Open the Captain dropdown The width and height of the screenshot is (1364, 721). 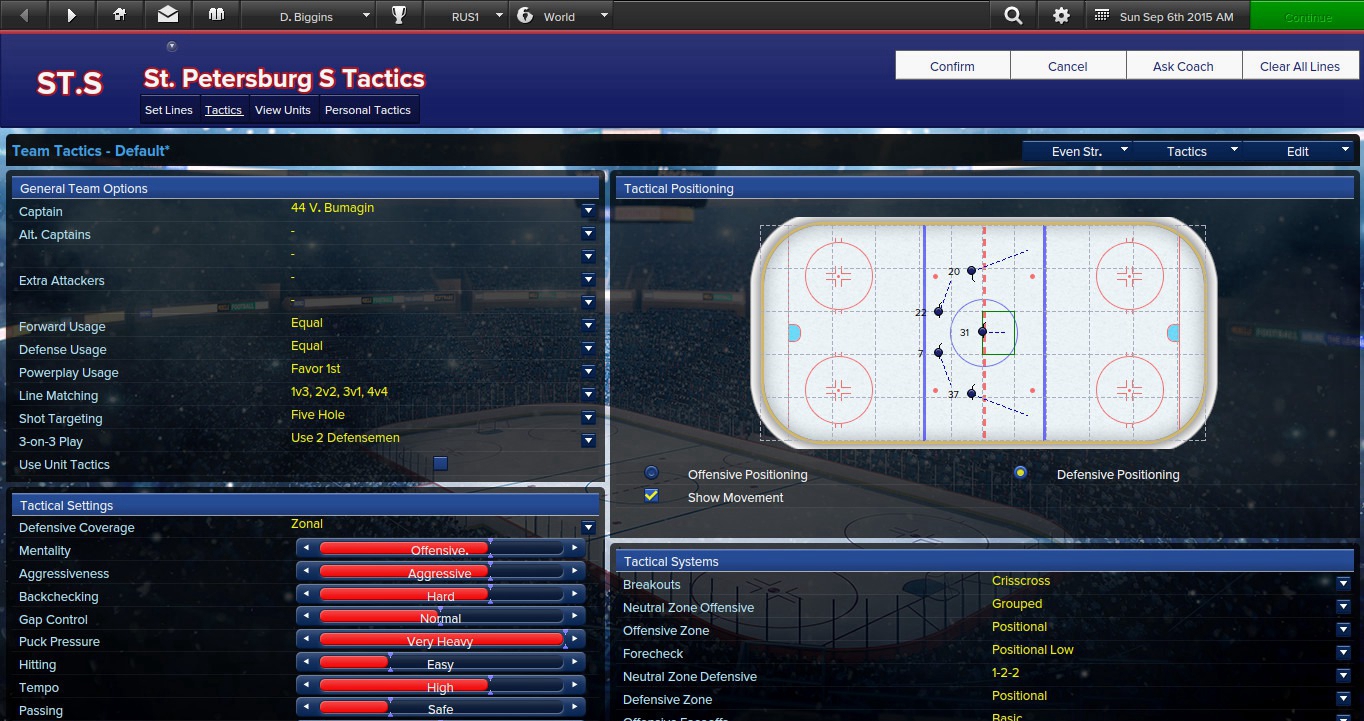point(588,211)
